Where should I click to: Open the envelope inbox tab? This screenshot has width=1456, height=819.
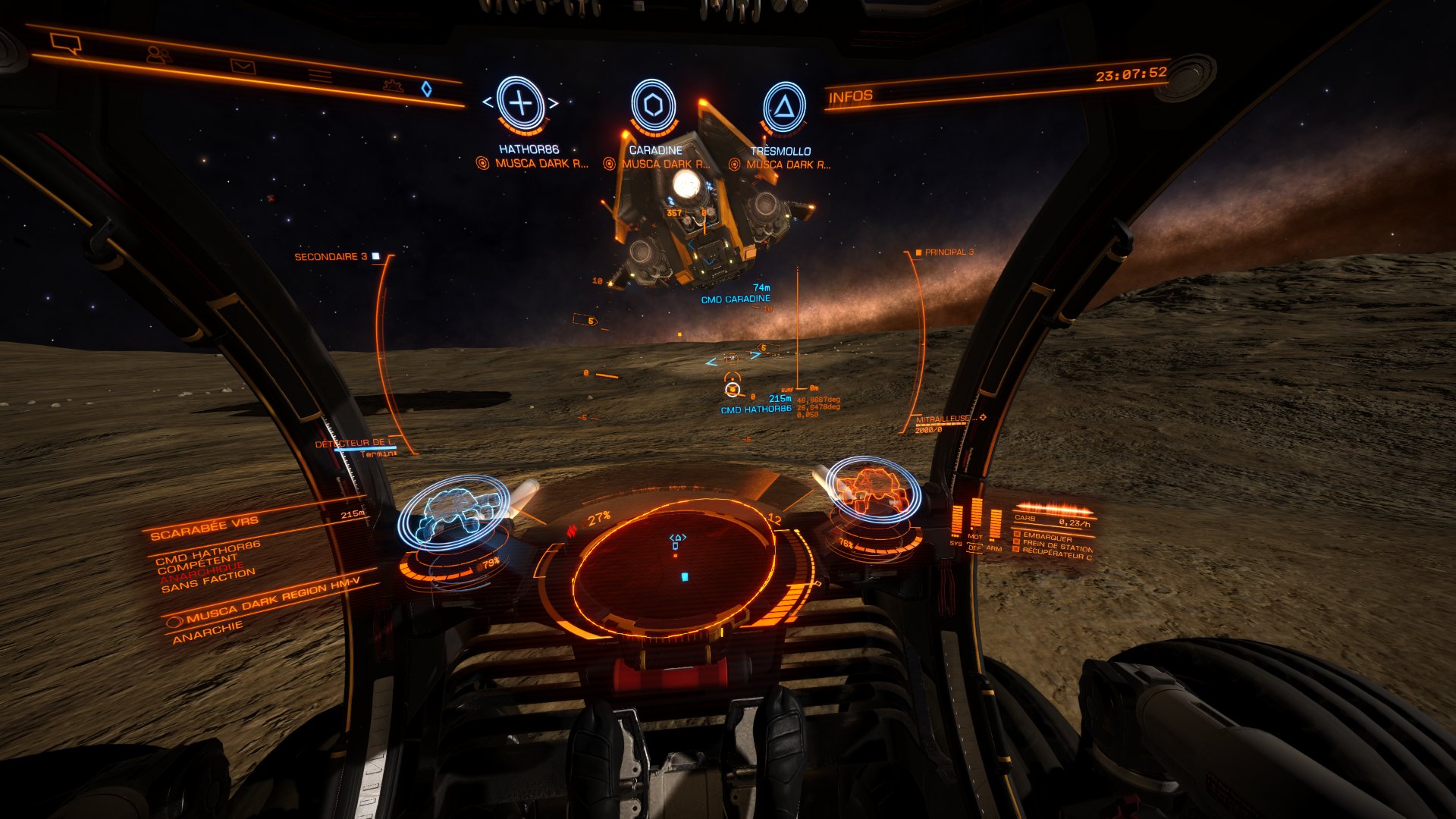[x=243, y=67]
